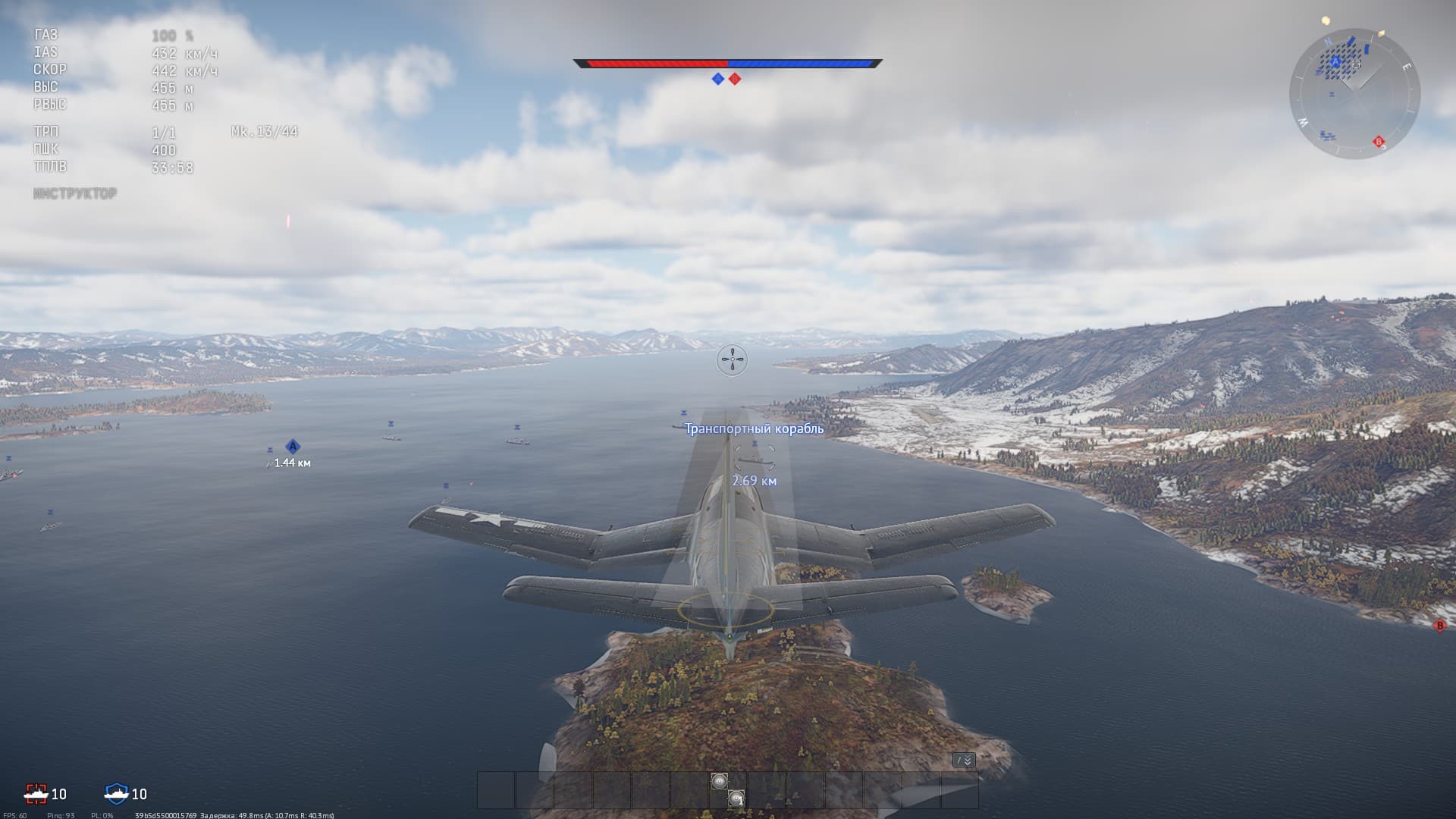Image resolution: width=1456 pixels, height=819 pixels.
Task: Click the red enemy ships target counter icon
Action: coord(36,793)
